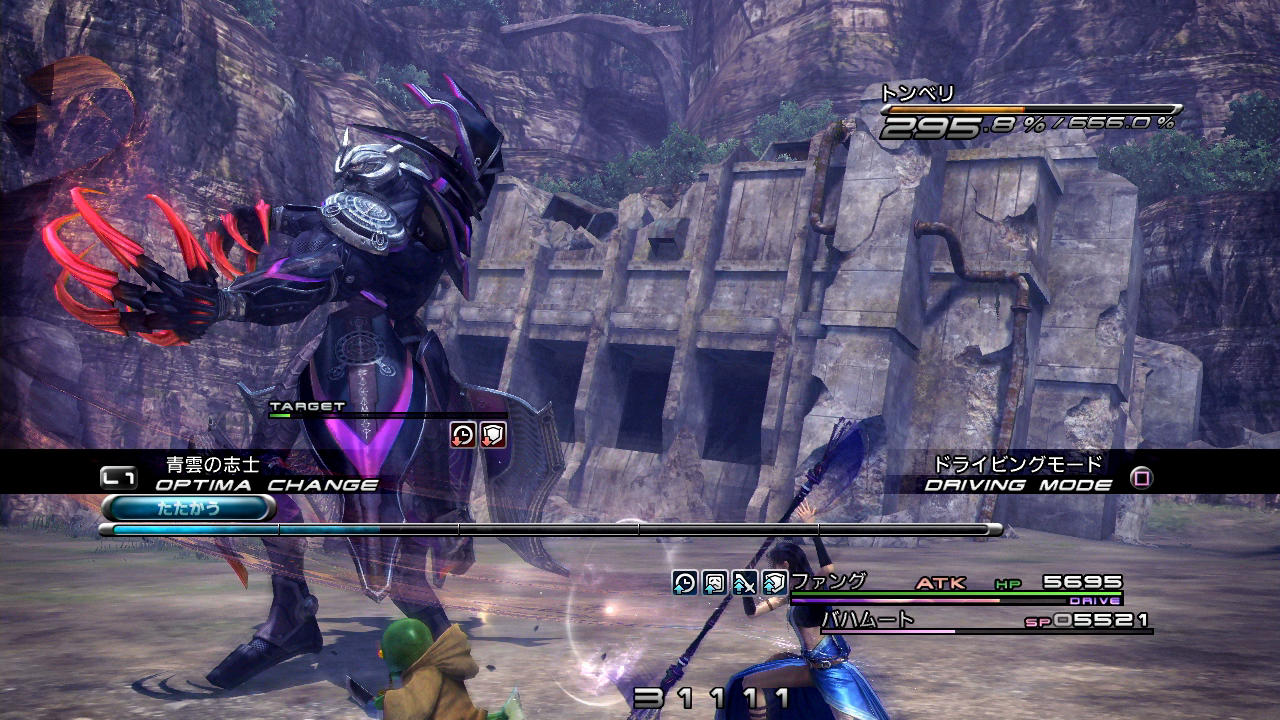1280x720 pixels.
Task: Inspect the enemy's shield-down debuff icon
Action: point(493,434)
